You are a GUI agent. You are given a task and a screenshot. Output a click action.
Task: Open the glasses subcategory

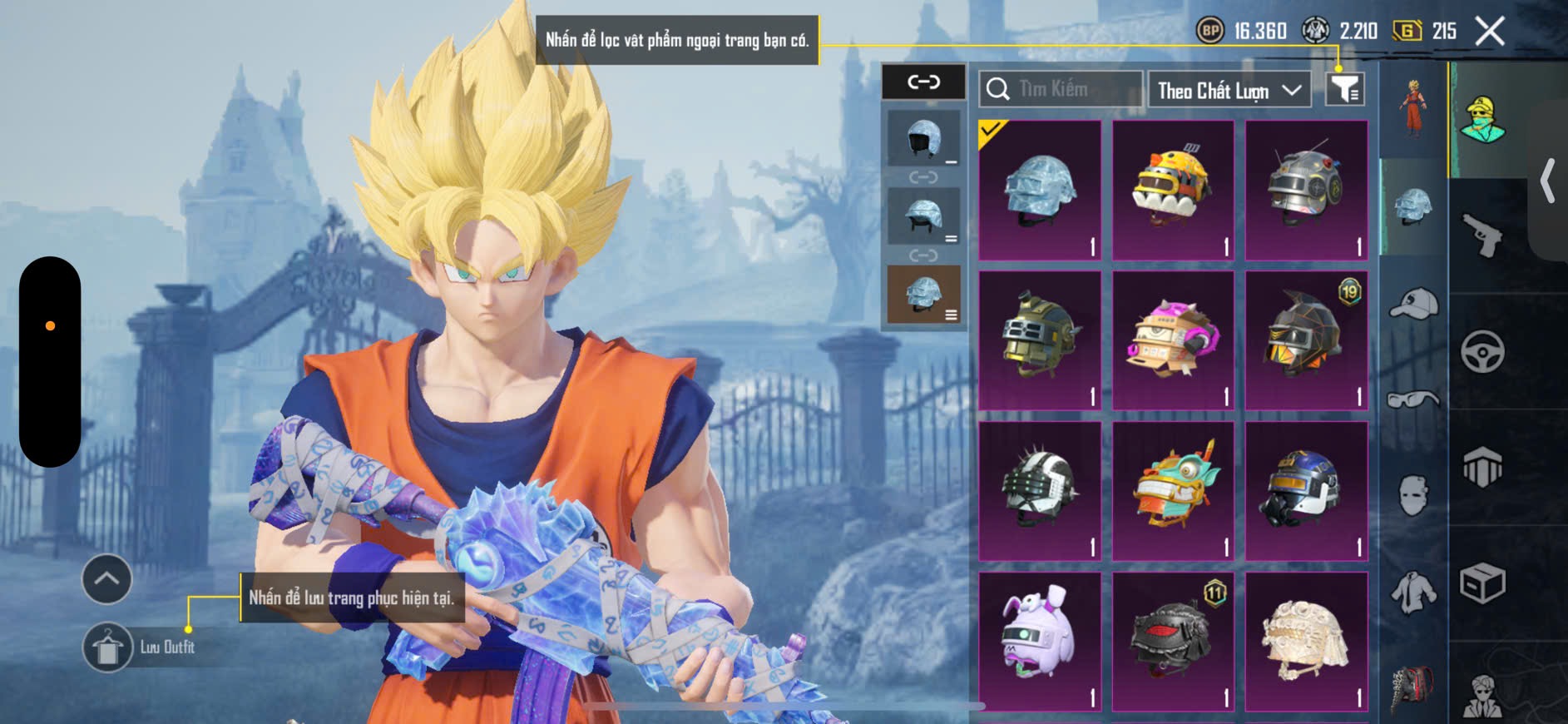tap(1413, 400)
